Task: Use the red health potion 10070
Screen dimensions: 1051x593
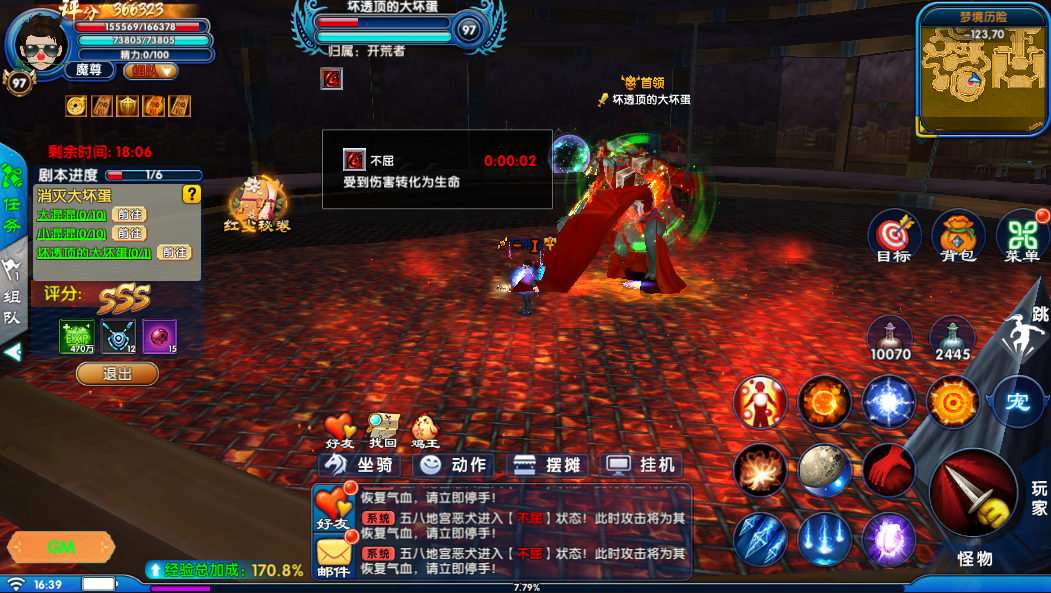Action: 889,337
